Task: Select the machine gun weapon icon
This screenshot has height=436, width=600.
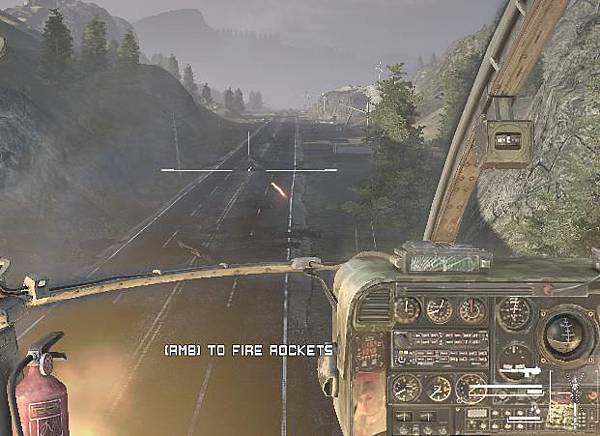Action: pos(520,371)
